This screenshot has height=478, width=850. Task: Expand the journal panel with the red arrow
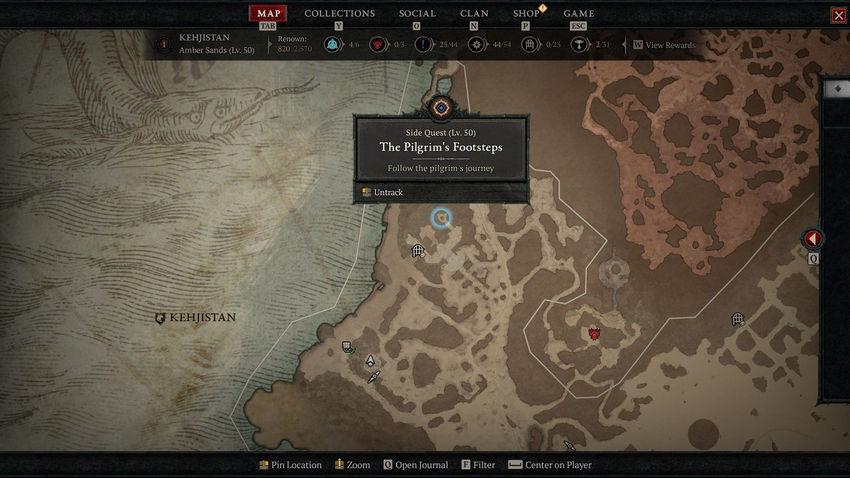pyautogui.click(x=813, y=239)
